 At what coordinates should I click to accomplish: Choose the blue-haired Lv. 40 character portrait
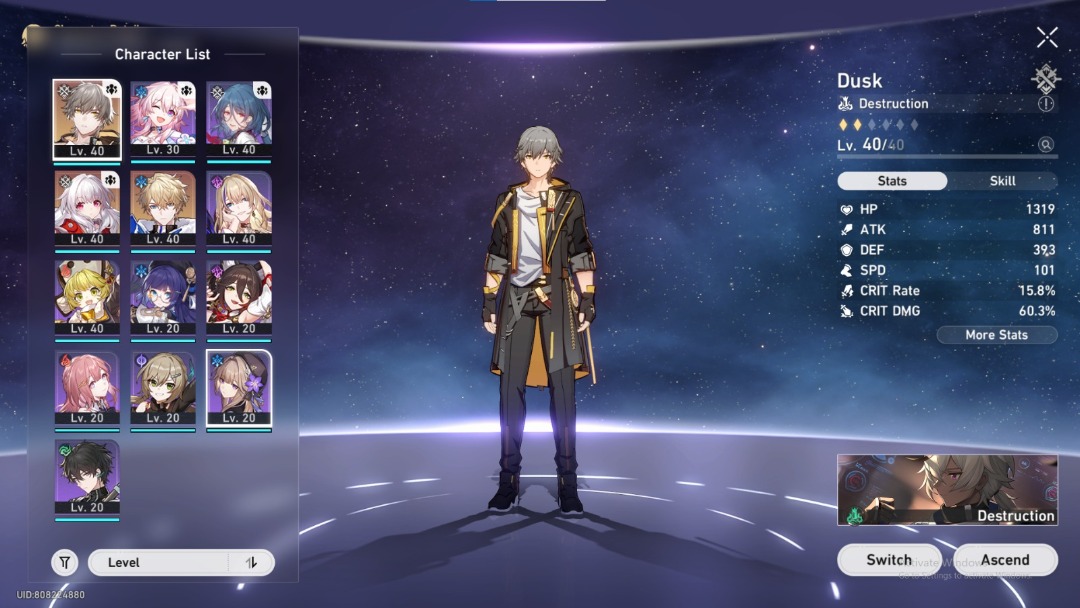tap(239, 120)
